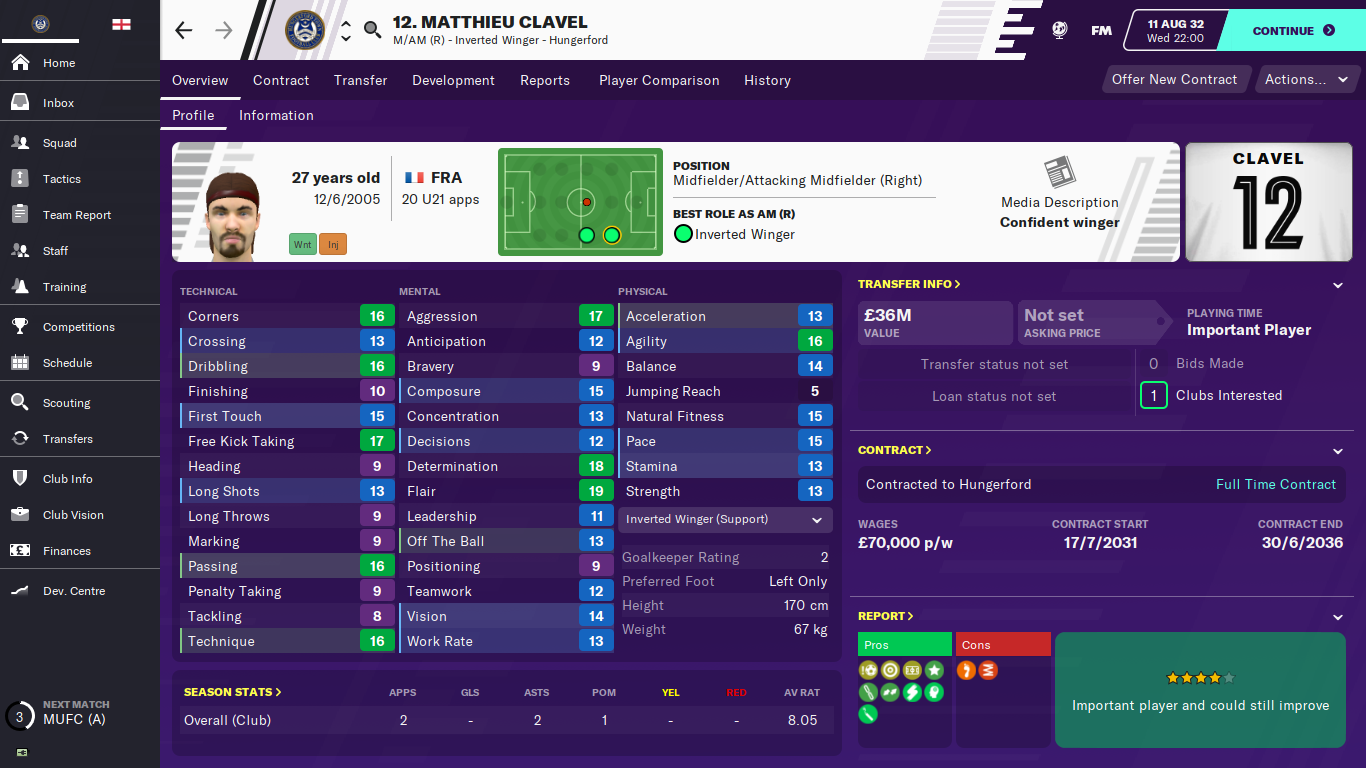Click the Offer New Contract button

1174,80
